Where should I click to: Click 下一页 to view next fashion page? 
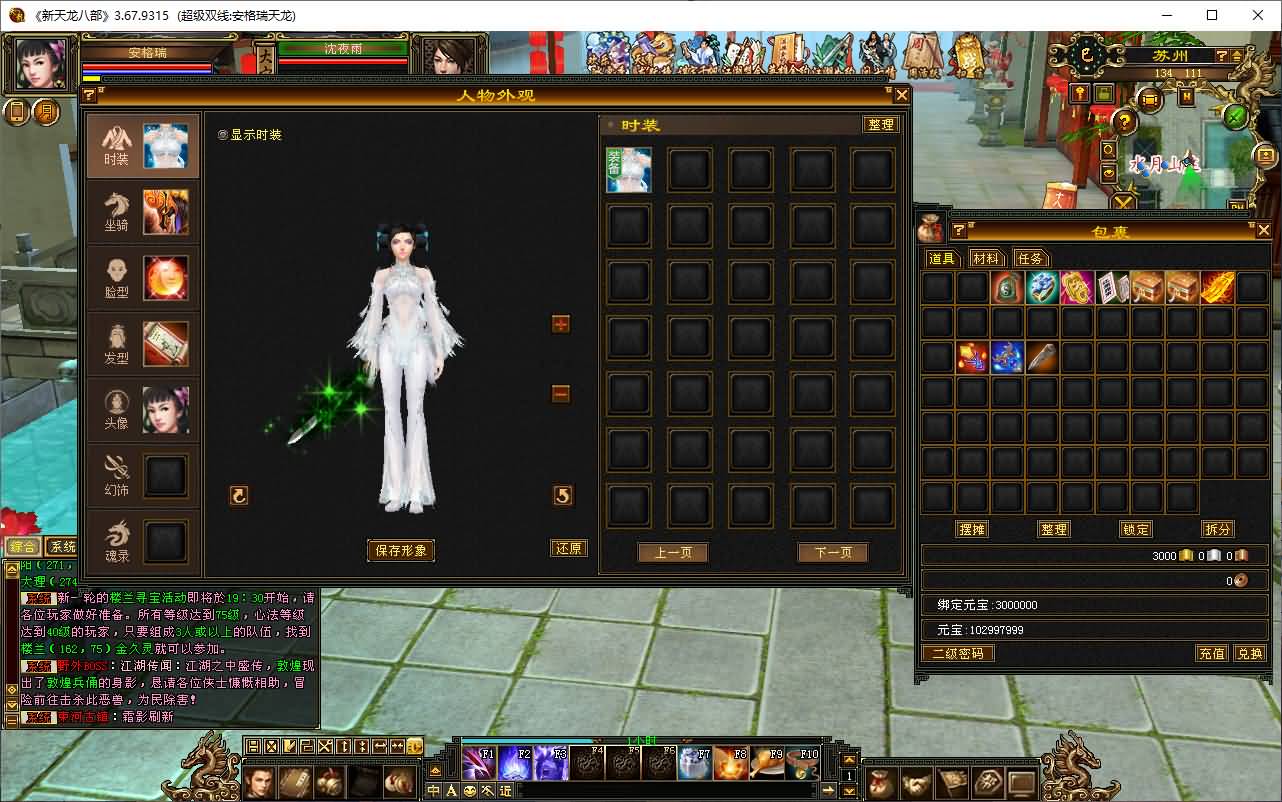tap(832, 551)
